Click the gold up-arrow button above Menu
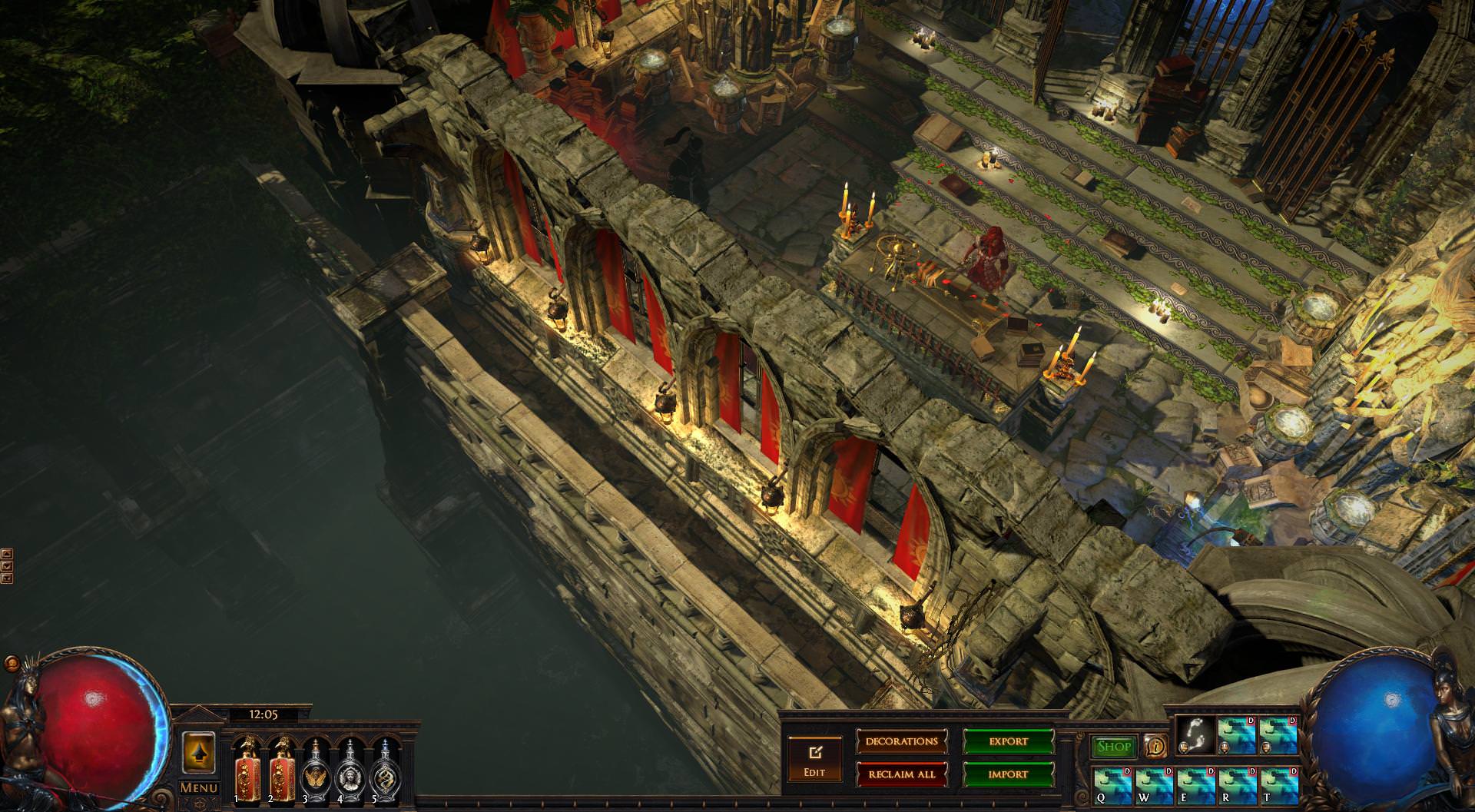 (x=198, y=752)
